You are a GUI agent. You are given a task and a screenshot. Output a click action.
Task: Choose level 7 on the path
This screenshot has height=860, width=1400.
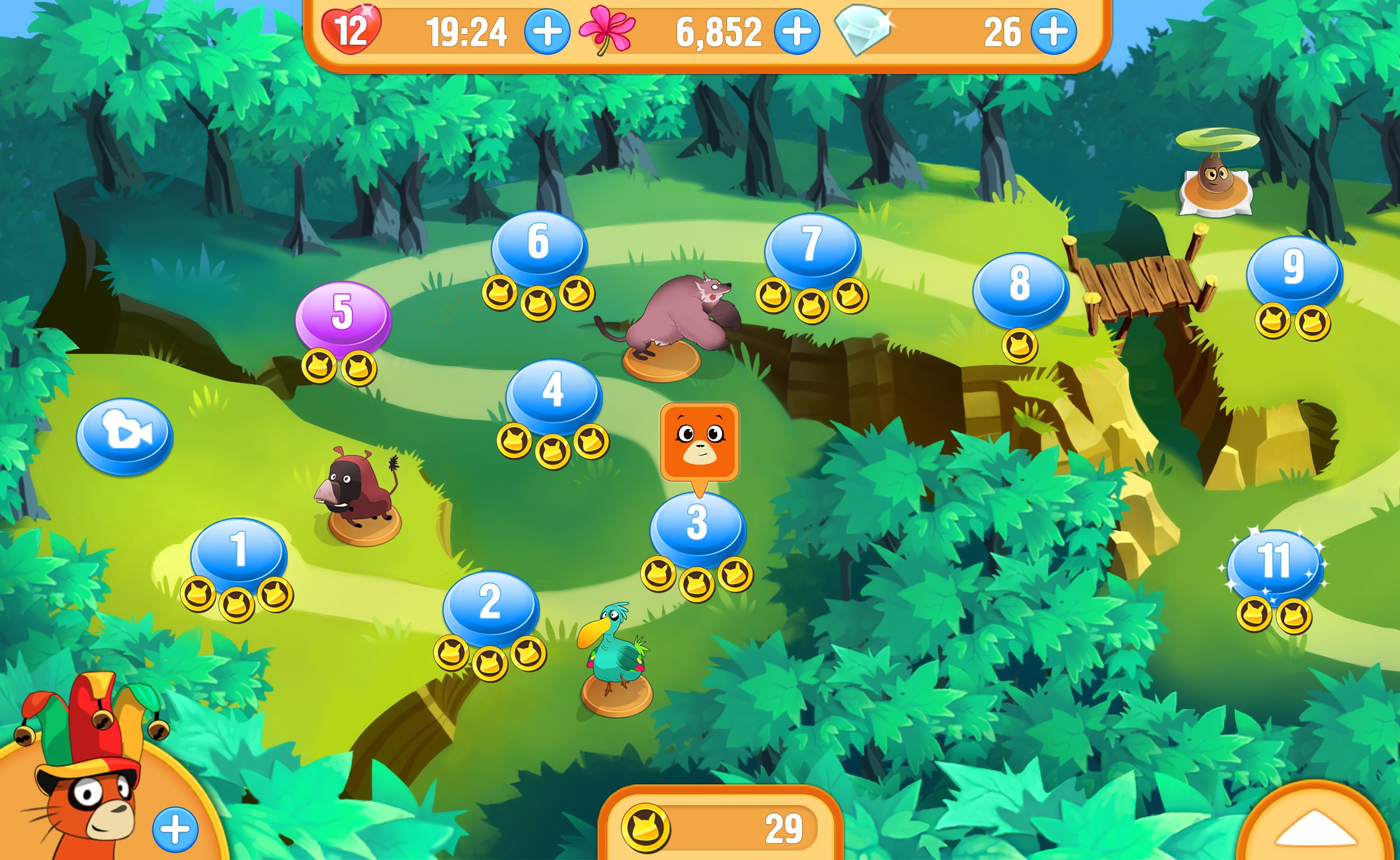pos(813,246)
